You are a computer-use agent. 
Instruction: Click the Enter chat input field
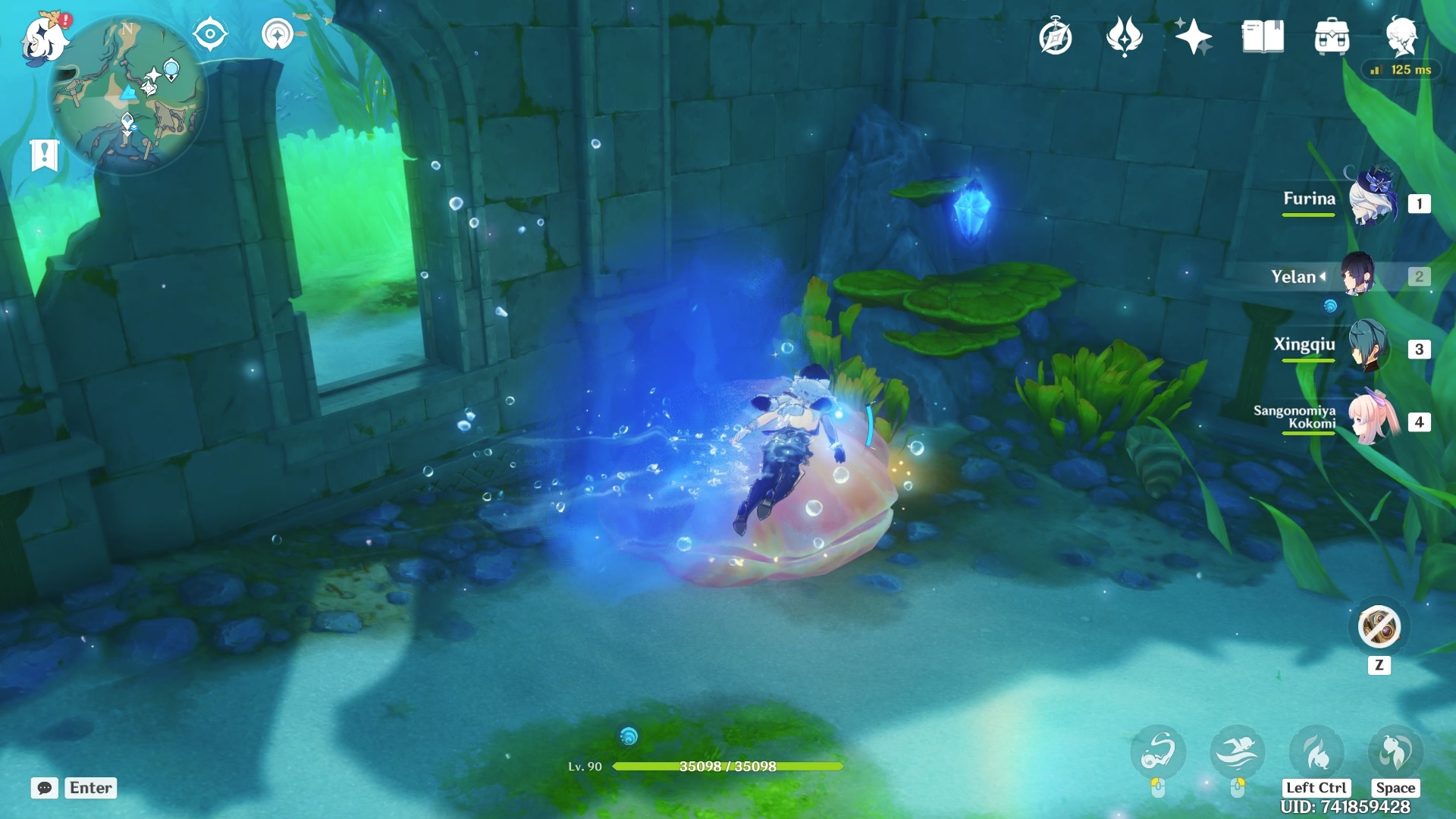90,789
